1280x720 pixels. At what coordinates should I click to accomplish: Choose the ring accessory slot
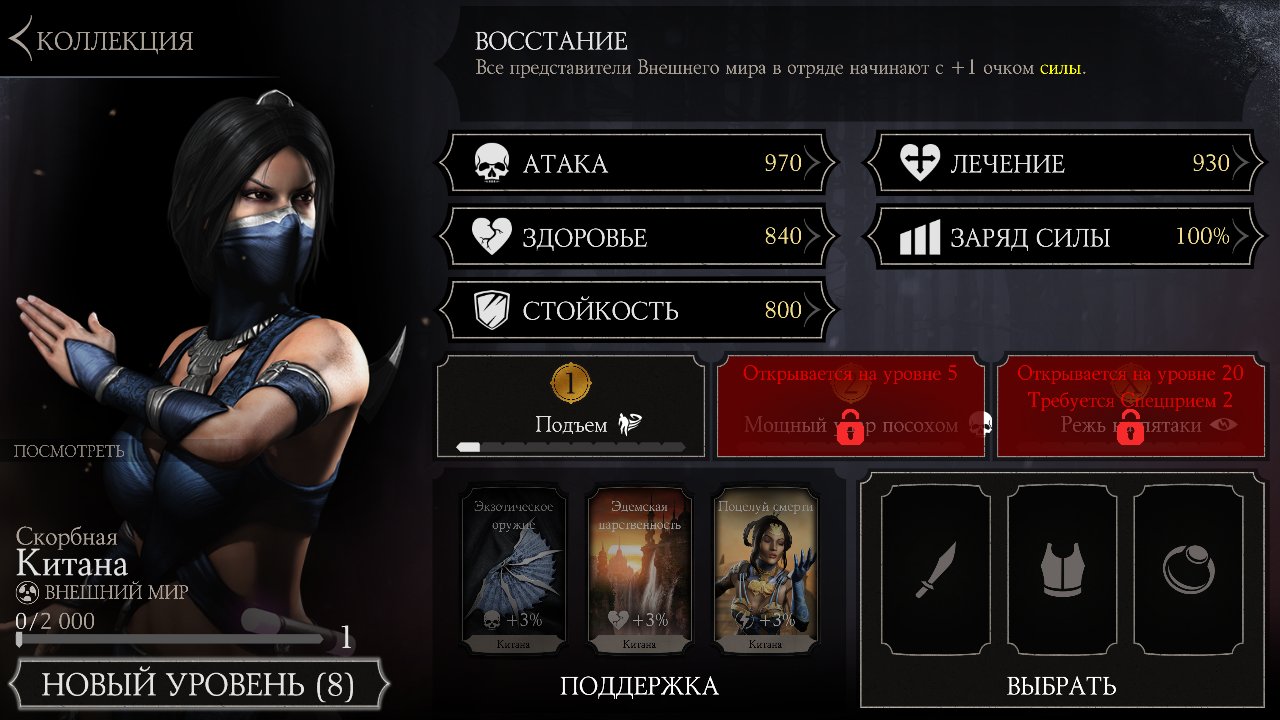1187,569
